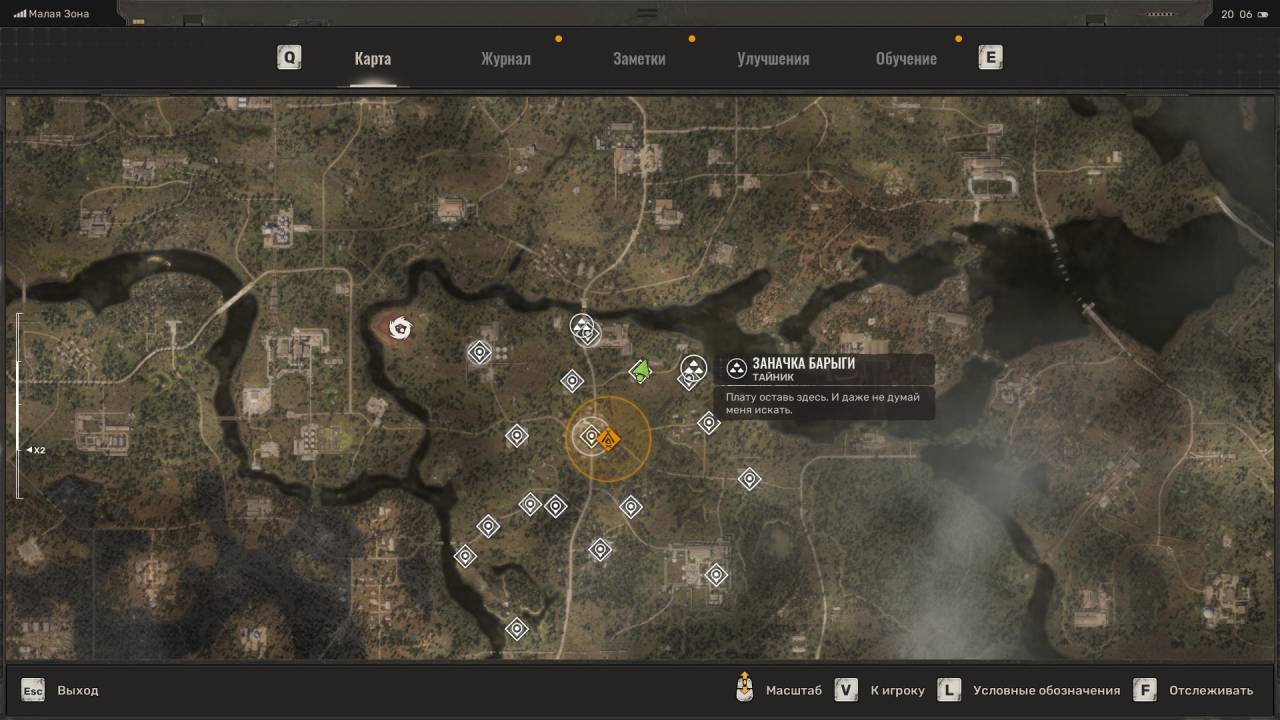
Task: Go to the Обучение tab
Action: pyautogui.click(x=906, y=58)
